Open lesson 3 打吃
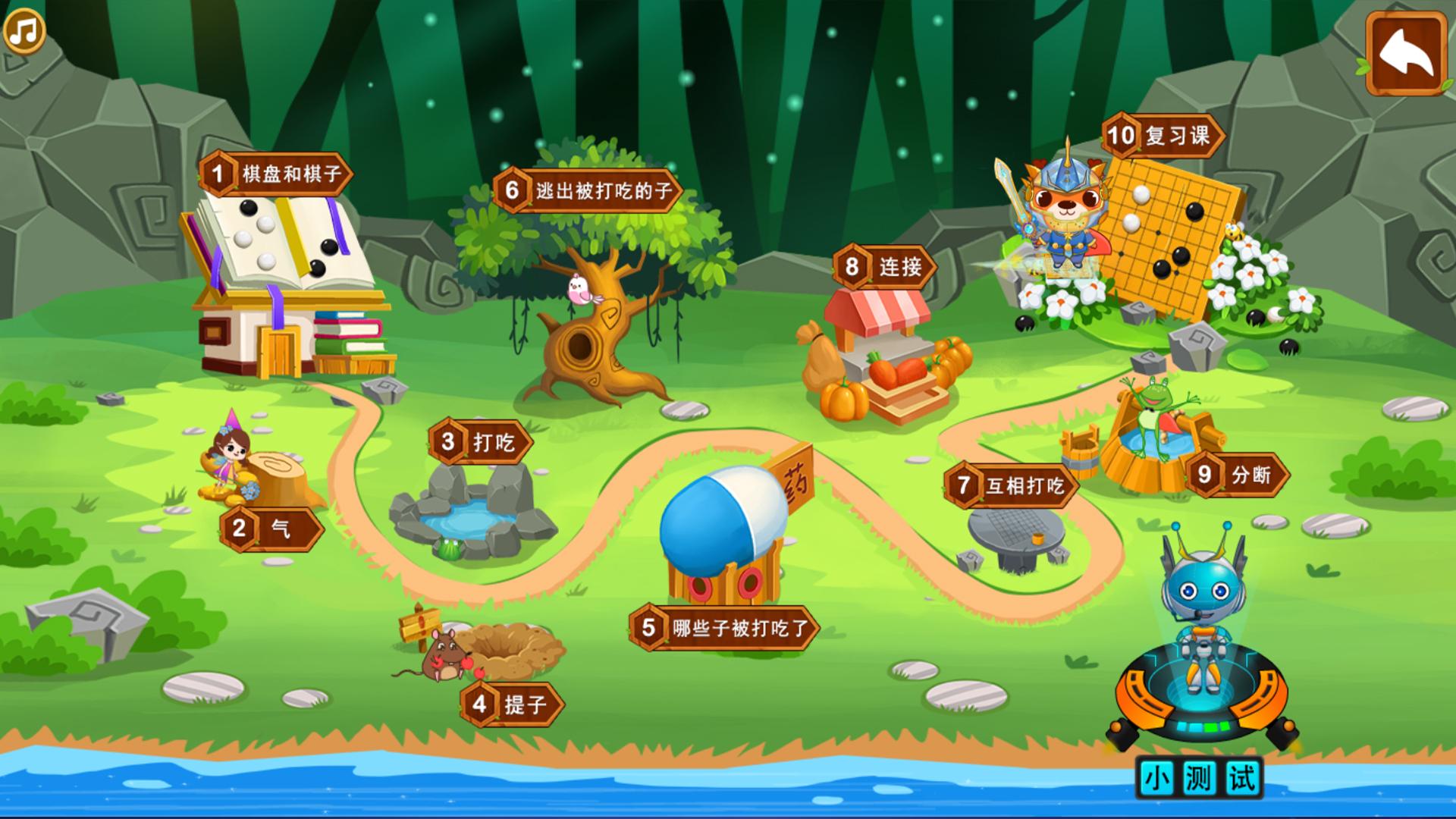Screen dimensions: 1456x819 (480, 440)
